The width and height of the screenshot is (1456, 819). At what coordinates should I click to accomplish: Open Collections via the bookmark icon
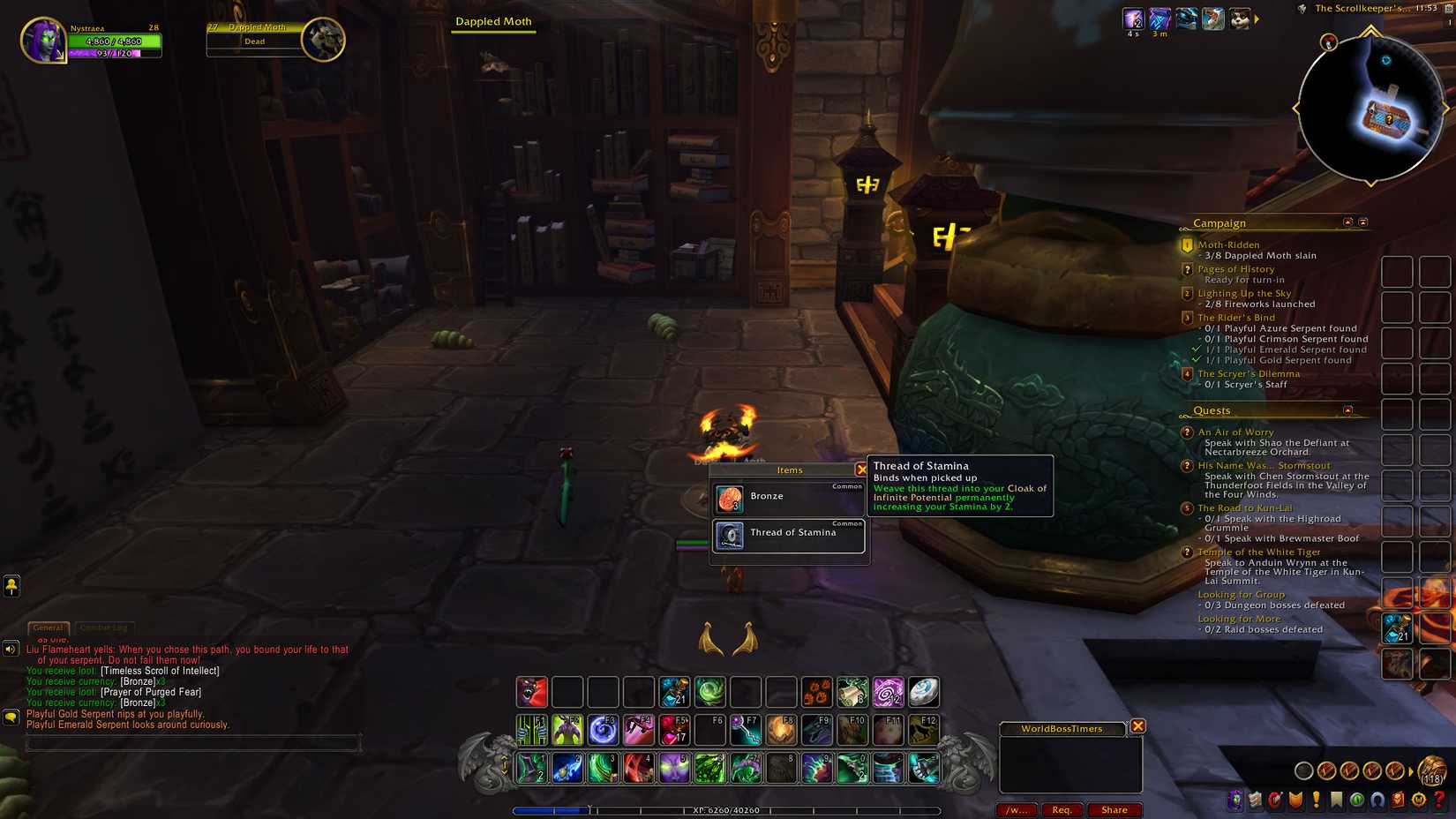click(1336, 799)
